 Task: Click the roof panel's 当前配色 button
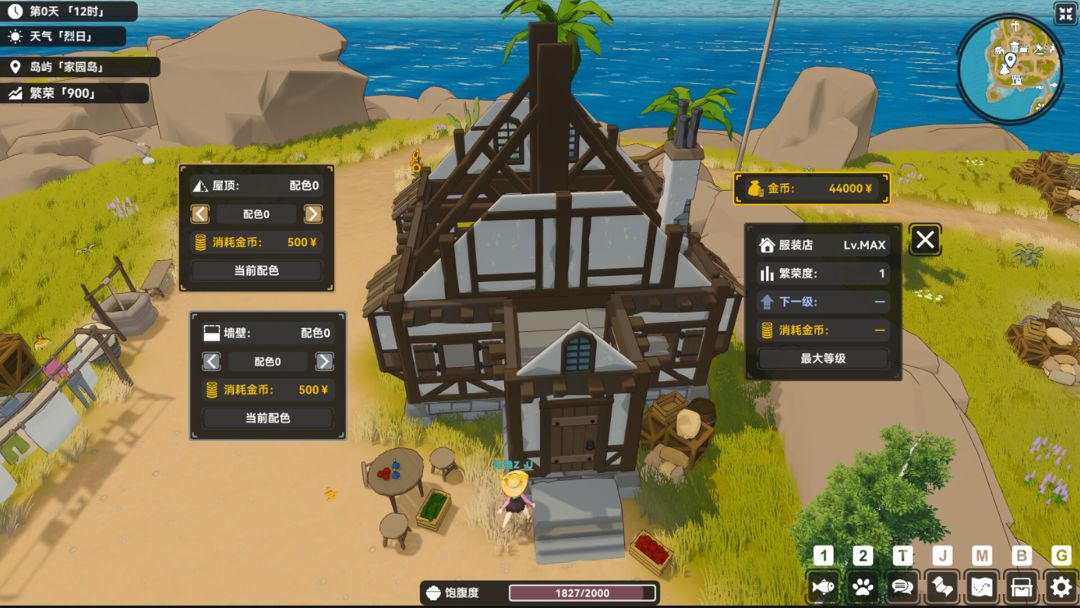(256, 271)
